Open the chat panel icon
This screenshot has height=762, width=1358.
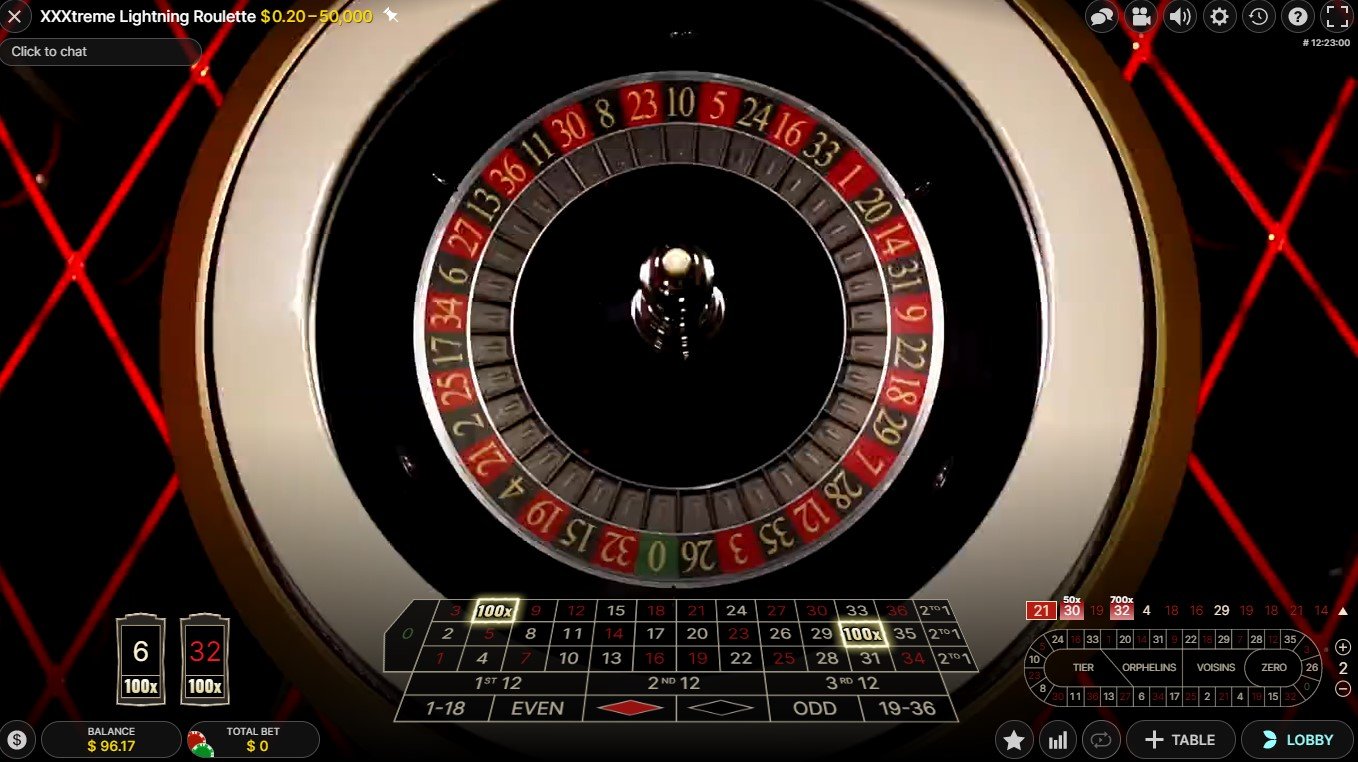(x=1102, y=16)
